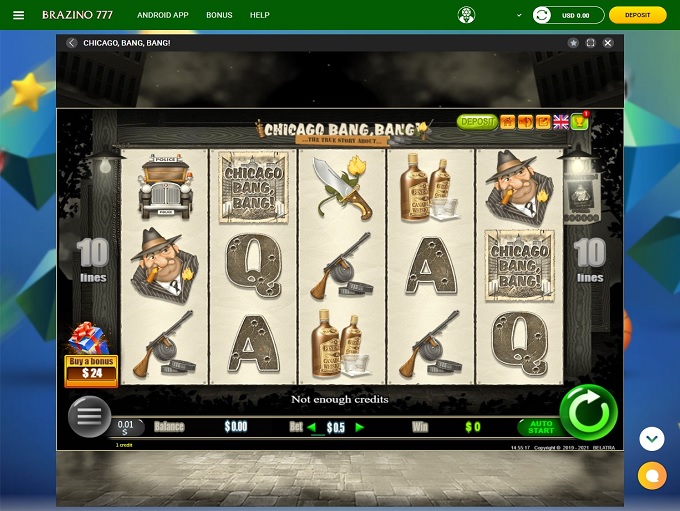Screen dimensions: 680x511
Task: Change the 0.01 $ credit denomination
Action: (126, 428)
